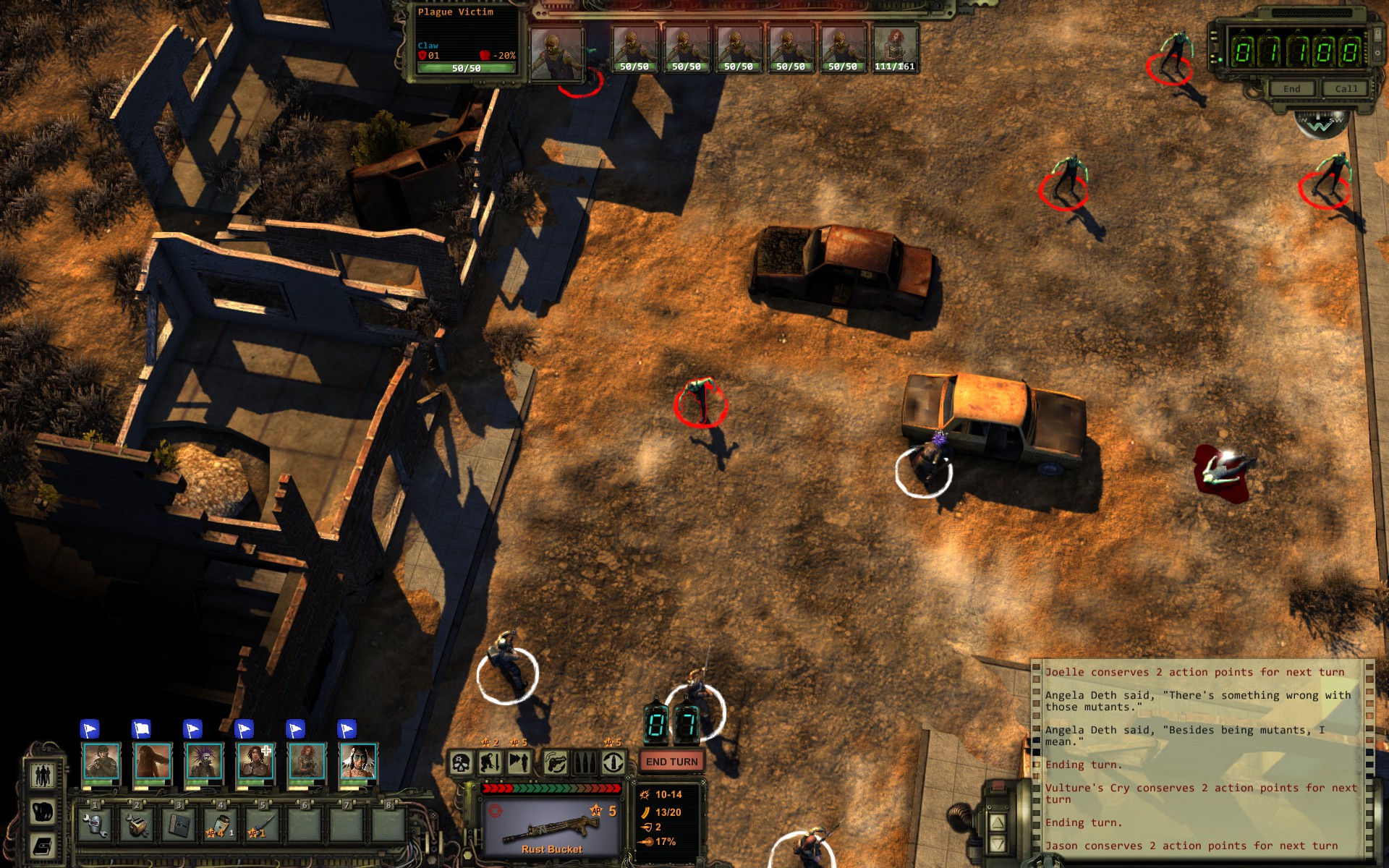Use the welding mask repair skill slot
Viewport: 1389px width, 868px height.
pyautogui.click(x=95, y=824)
